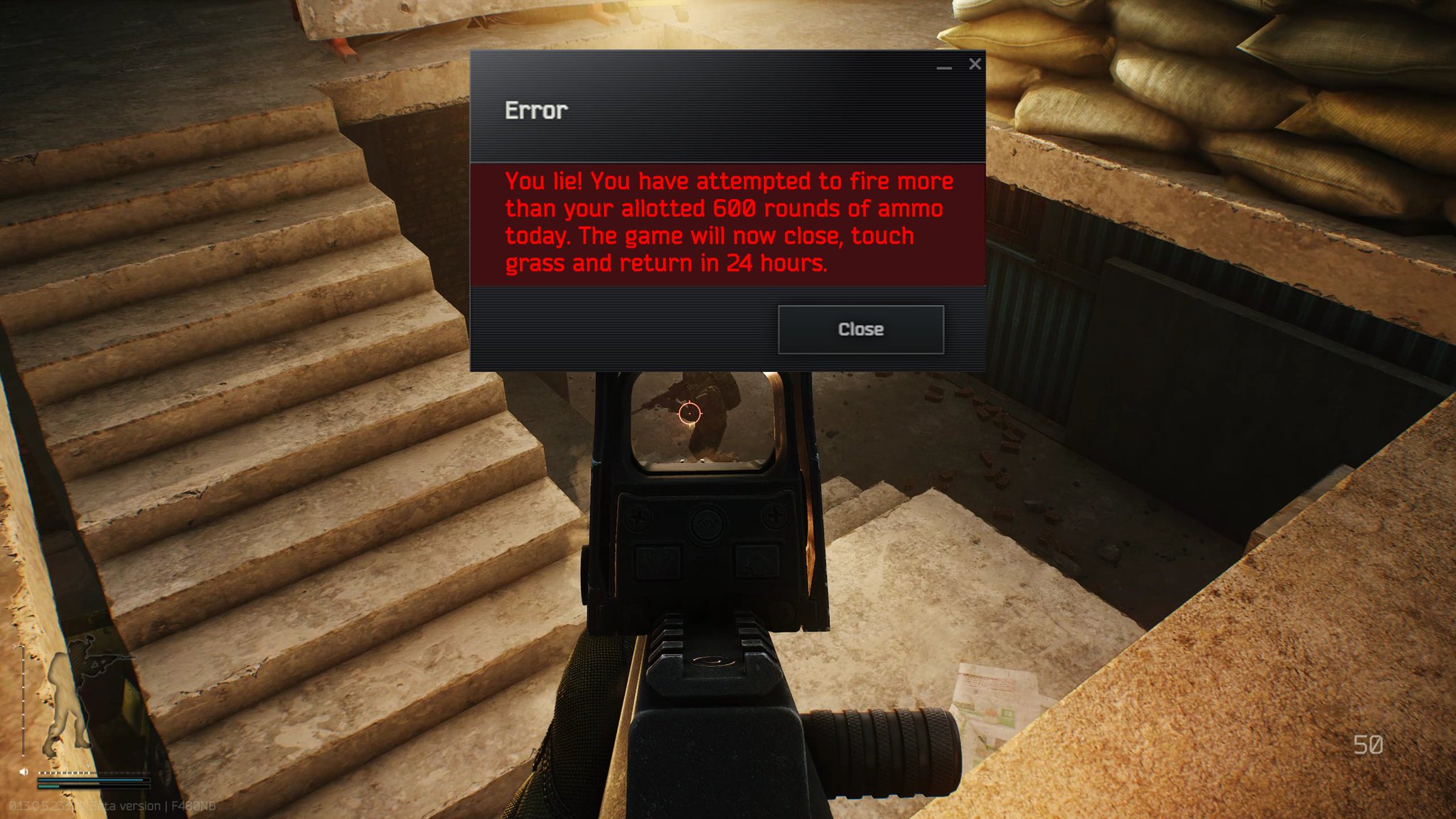This screenshot has height=819, width=1456.
Task: Dismiss the error popup with the X button
Action: click(974, 64)
